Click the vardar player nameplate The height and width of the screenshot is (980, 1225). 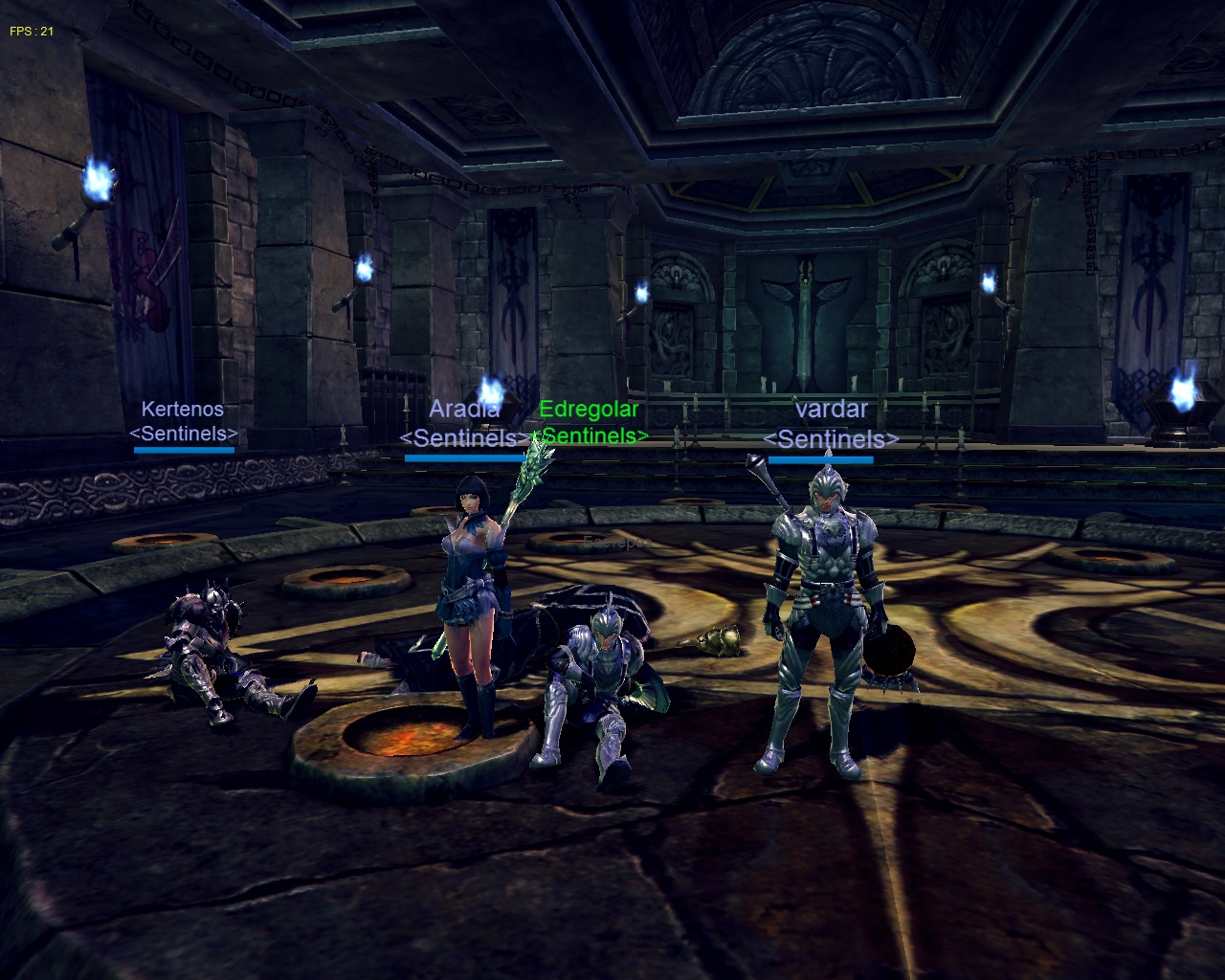coord(831,410)
